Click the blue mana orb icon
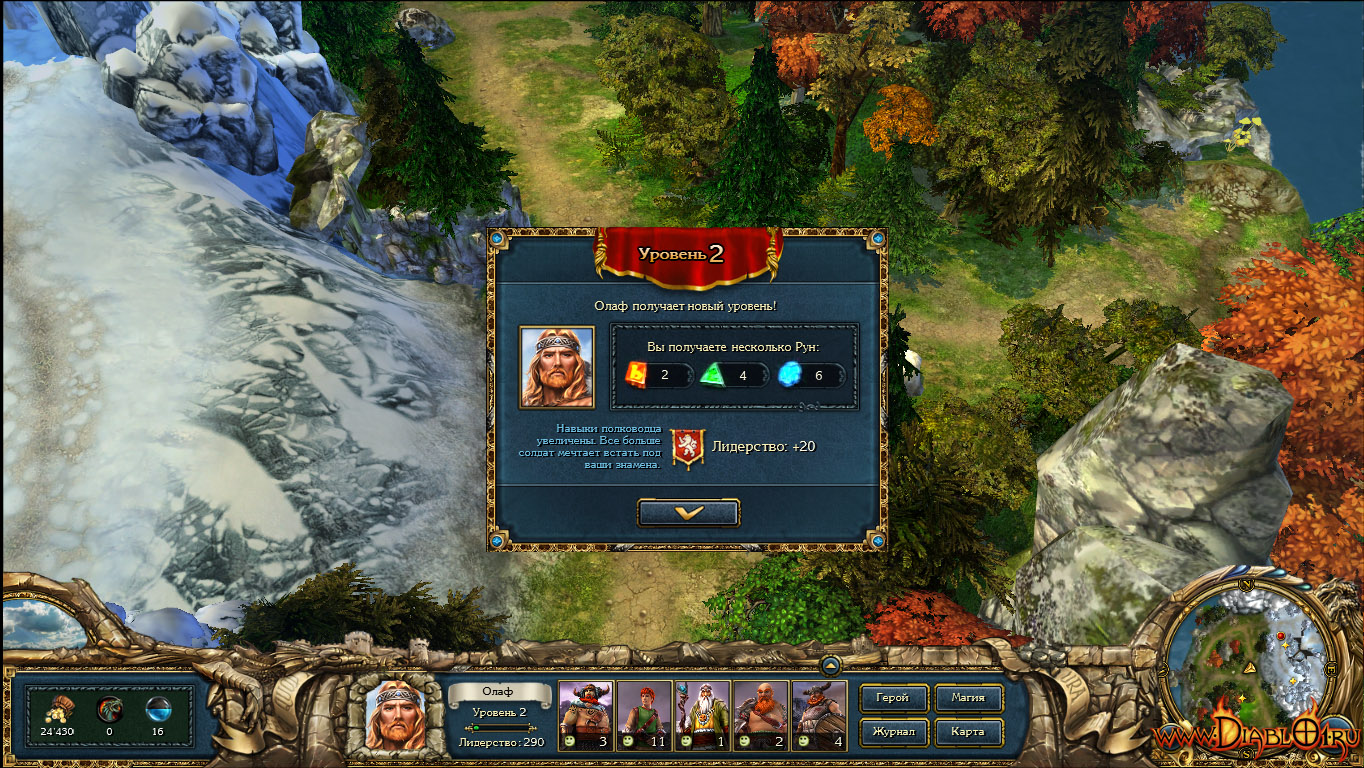The width and height of the screenshot is (1364, 768). (157, 709)
